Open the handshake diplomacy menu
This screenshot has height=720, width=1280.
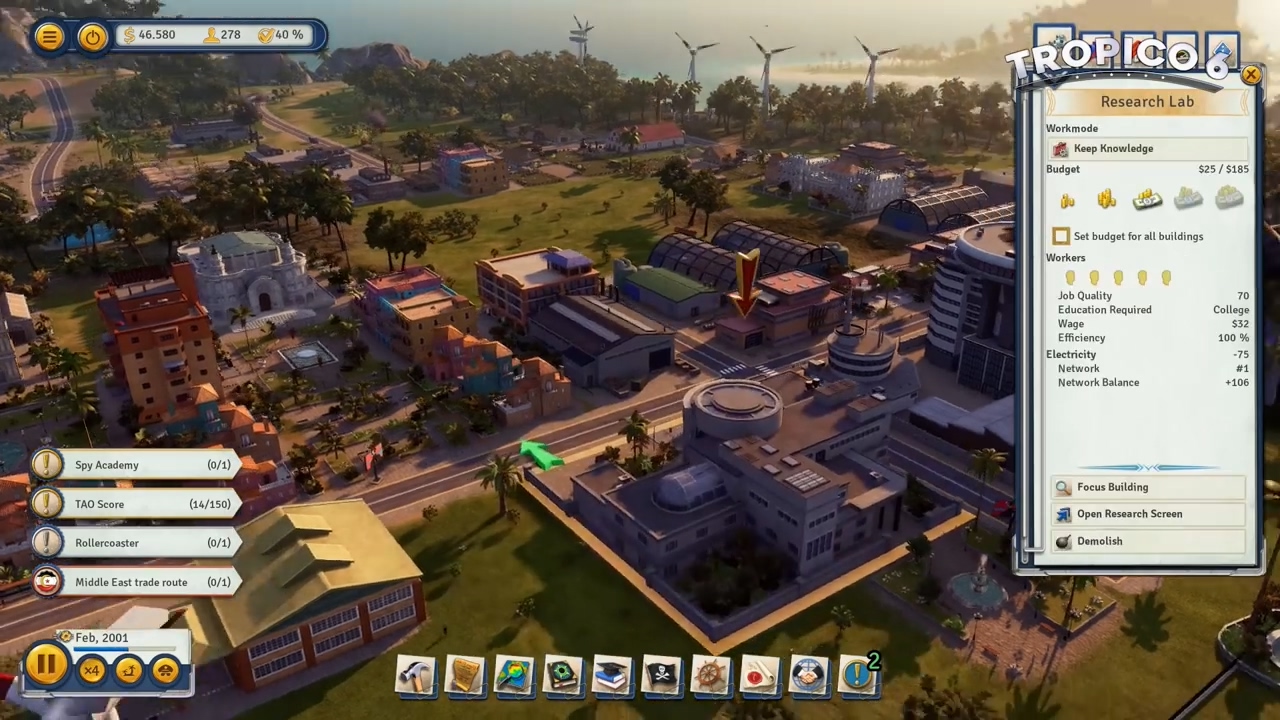pyautogui.click(x=808, y=676)
